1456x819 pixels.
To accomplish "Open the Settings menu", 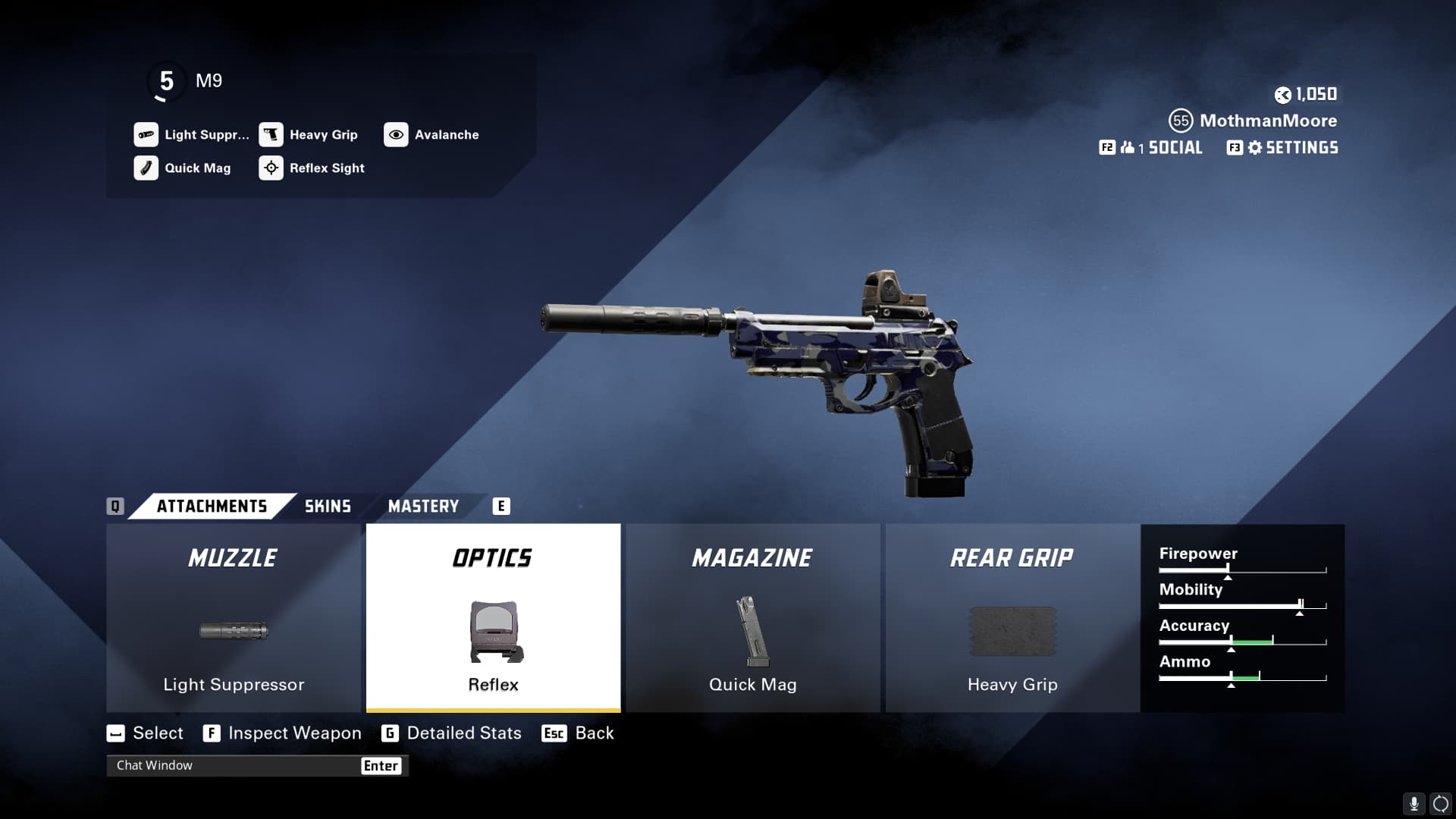I will (1301, 148).
